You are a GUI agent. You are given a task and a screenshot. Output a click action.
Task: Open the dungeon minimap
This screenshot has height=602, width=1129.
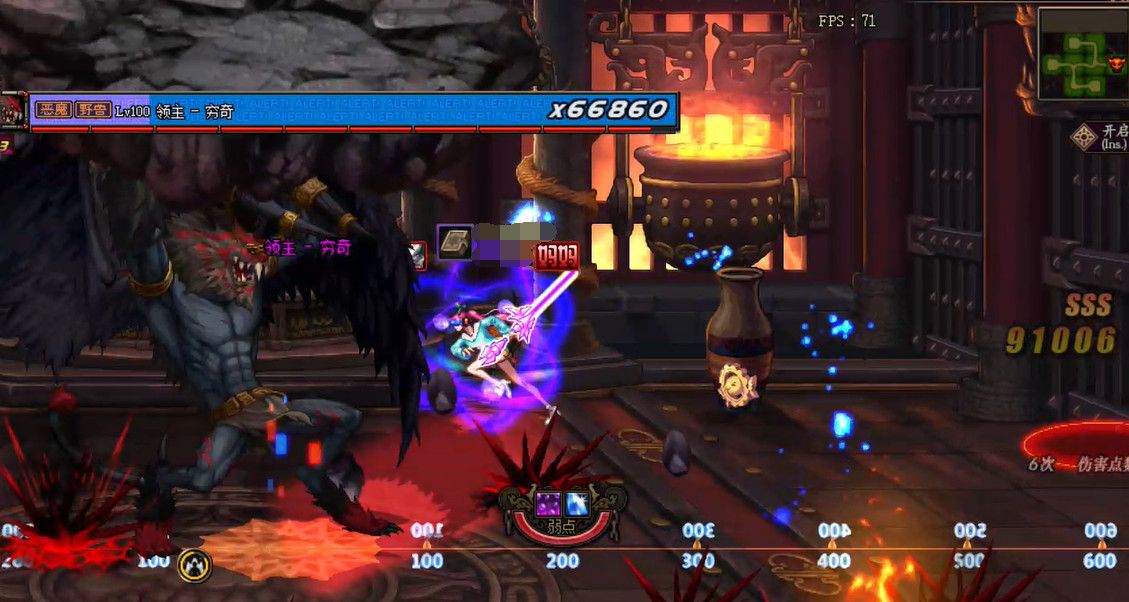1078,55
